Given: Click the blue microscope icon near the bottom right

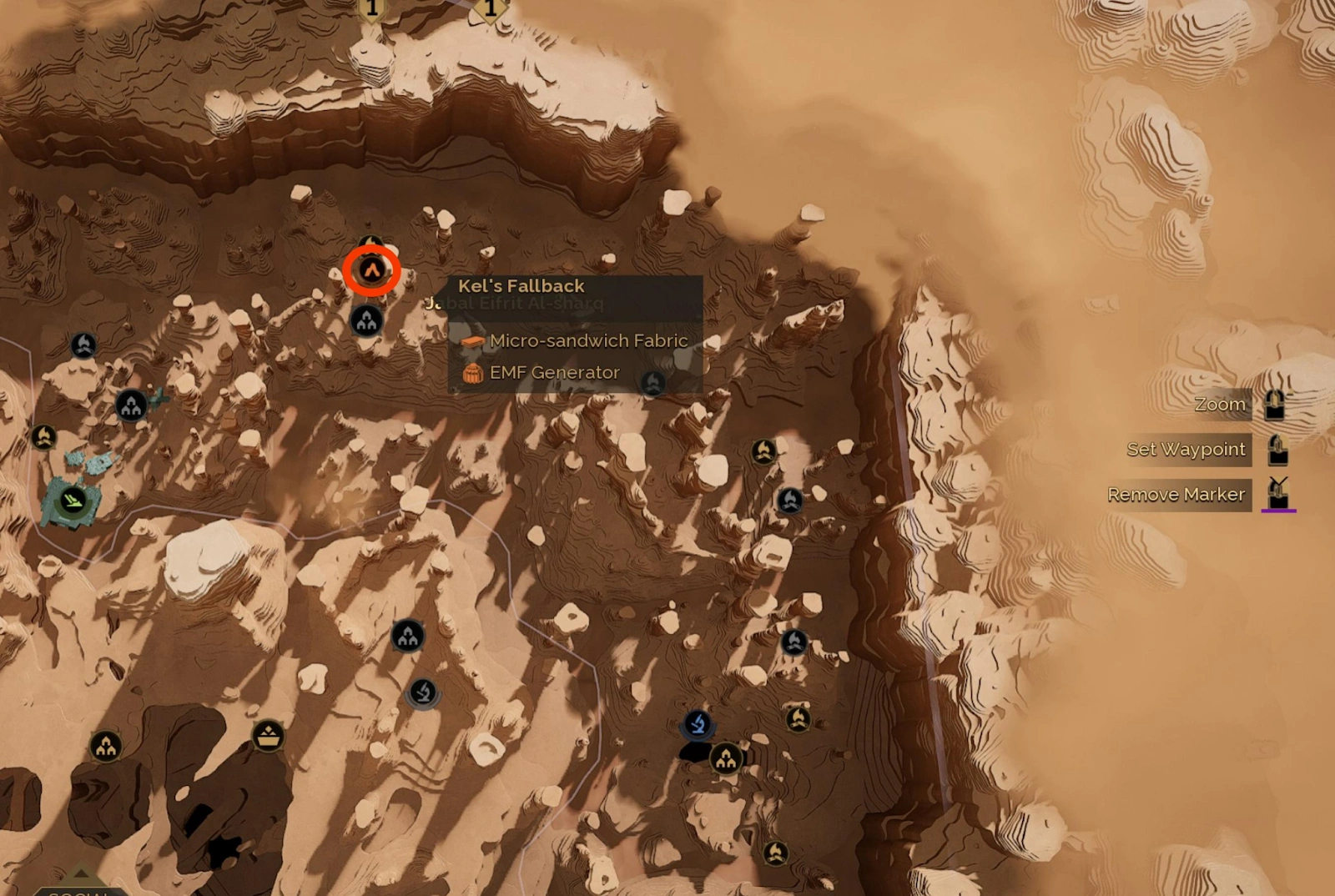Looking at the screenshot, I should coord(699,725).
